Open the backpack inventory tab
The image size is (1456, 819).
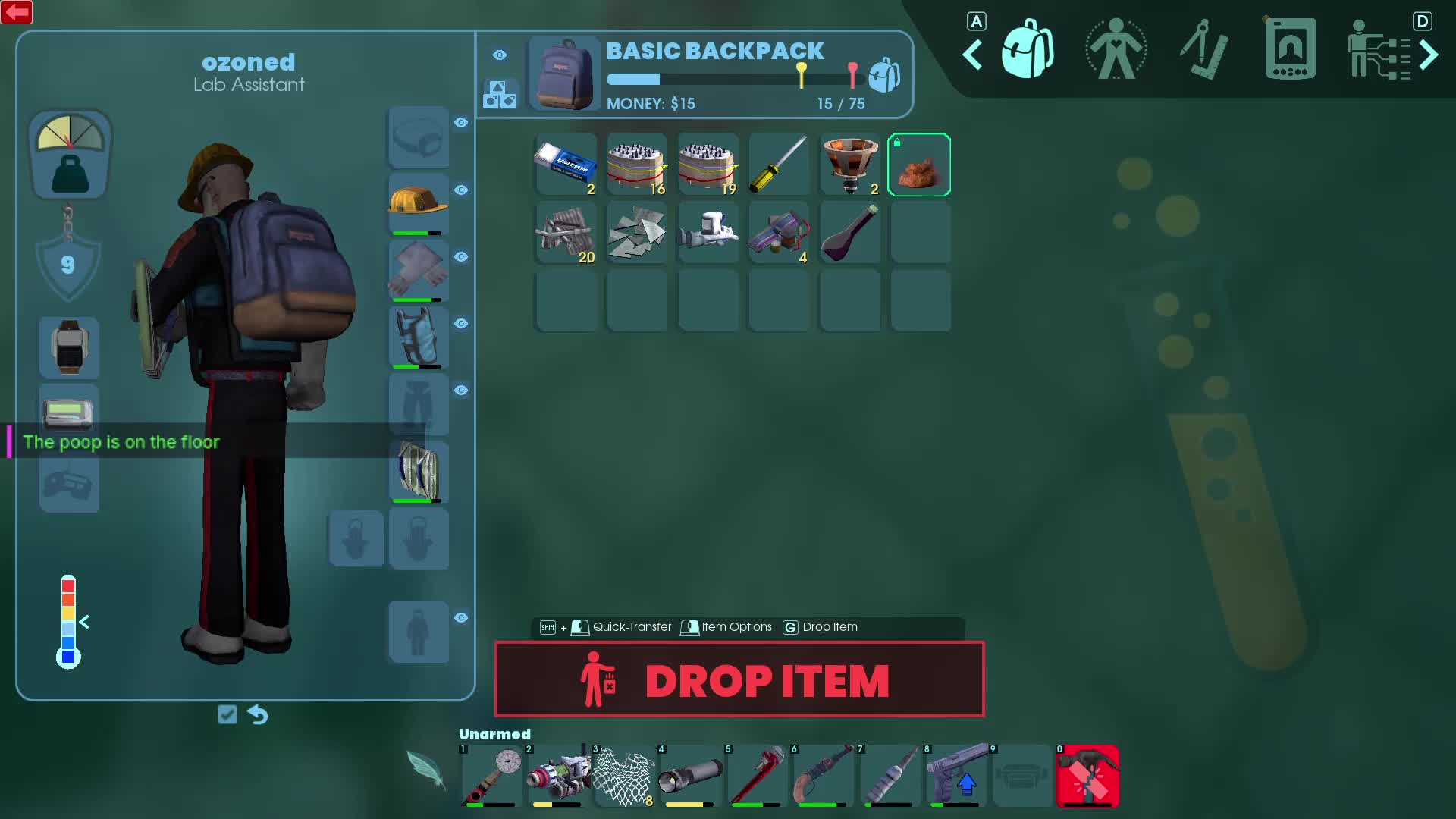point(1027,50)
